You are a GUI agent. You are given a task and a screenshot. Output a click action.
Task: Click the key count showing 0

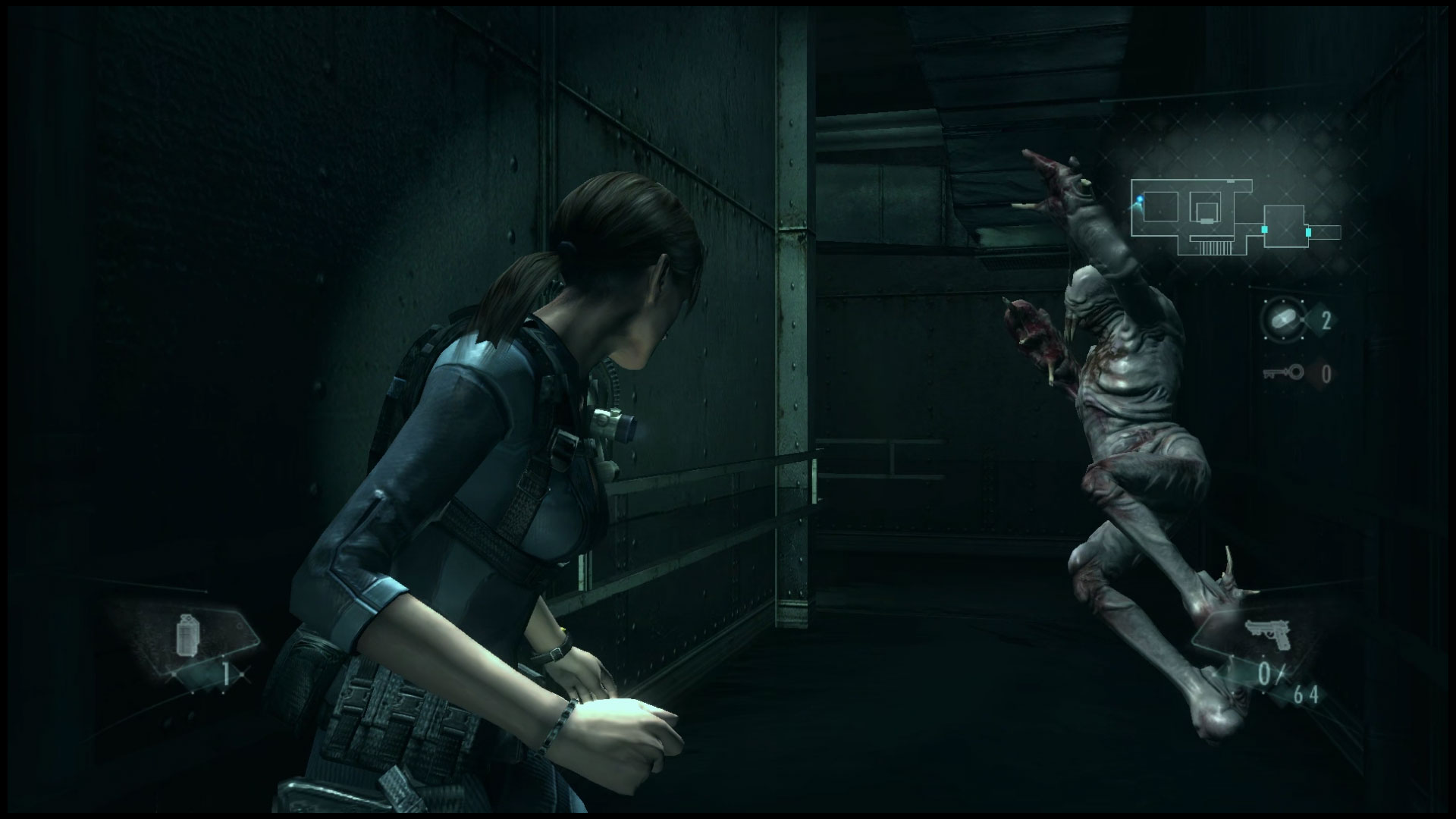(x=1326, y=374)
